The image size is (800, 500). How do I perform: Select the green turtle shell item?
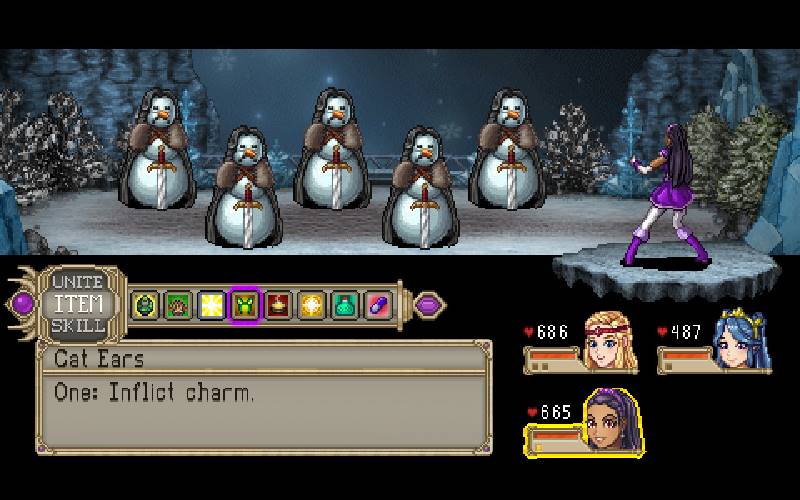tap(145, 304)
